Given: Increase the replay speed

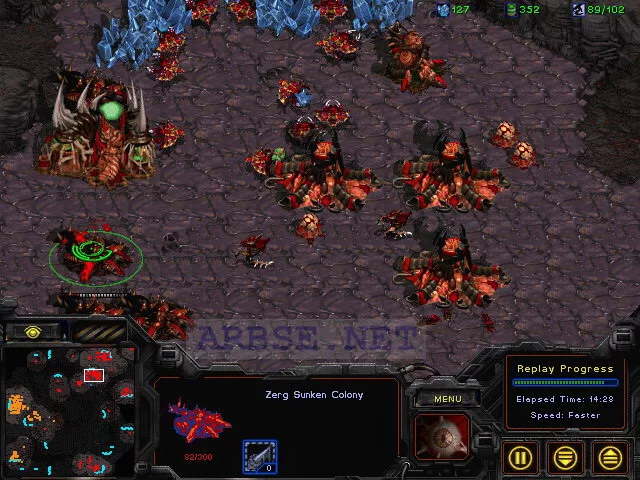Looking at the screenshot, I should (610, 456).
